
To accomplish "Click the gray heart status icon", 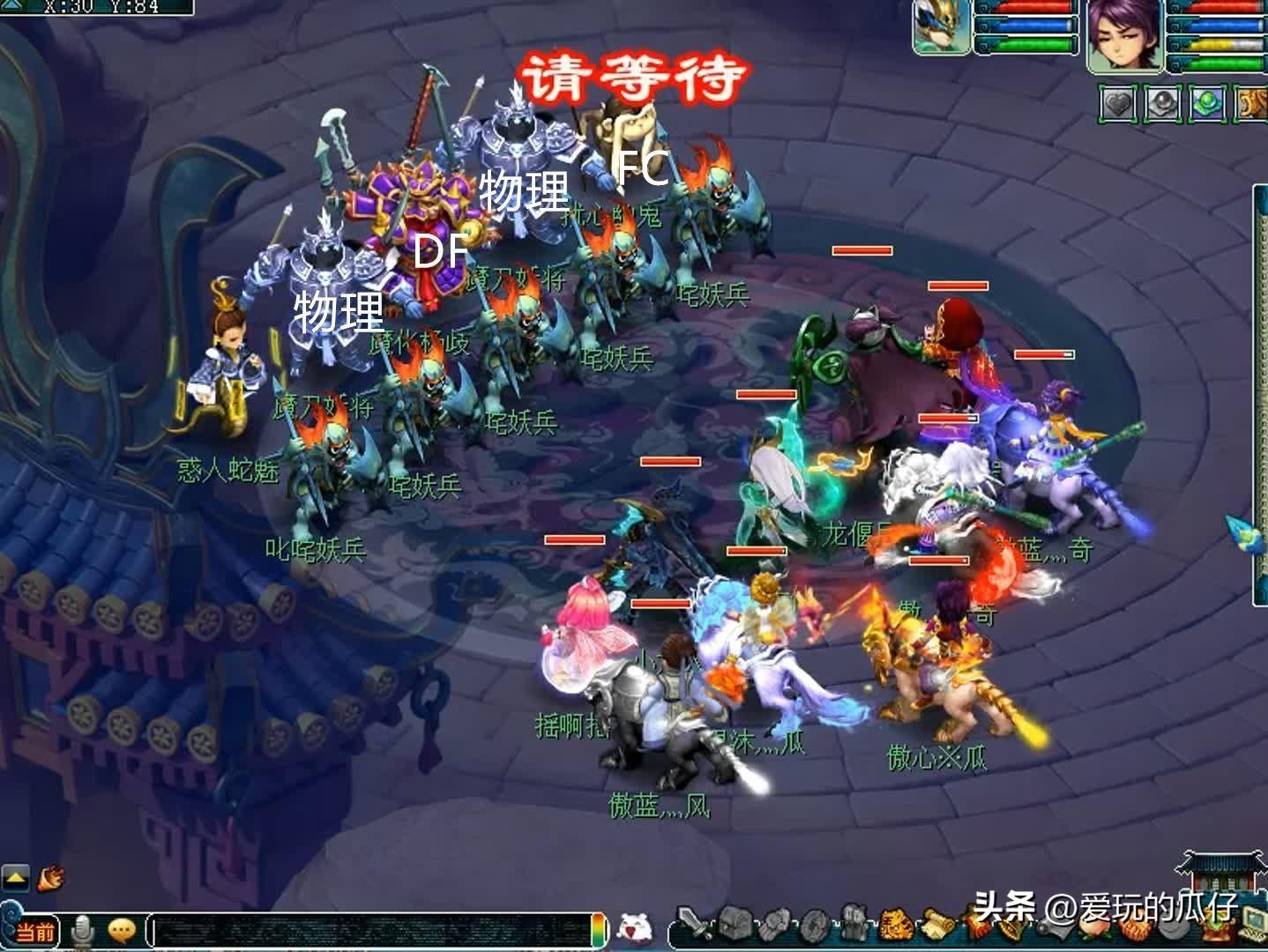I will [x=1117, y=104].
